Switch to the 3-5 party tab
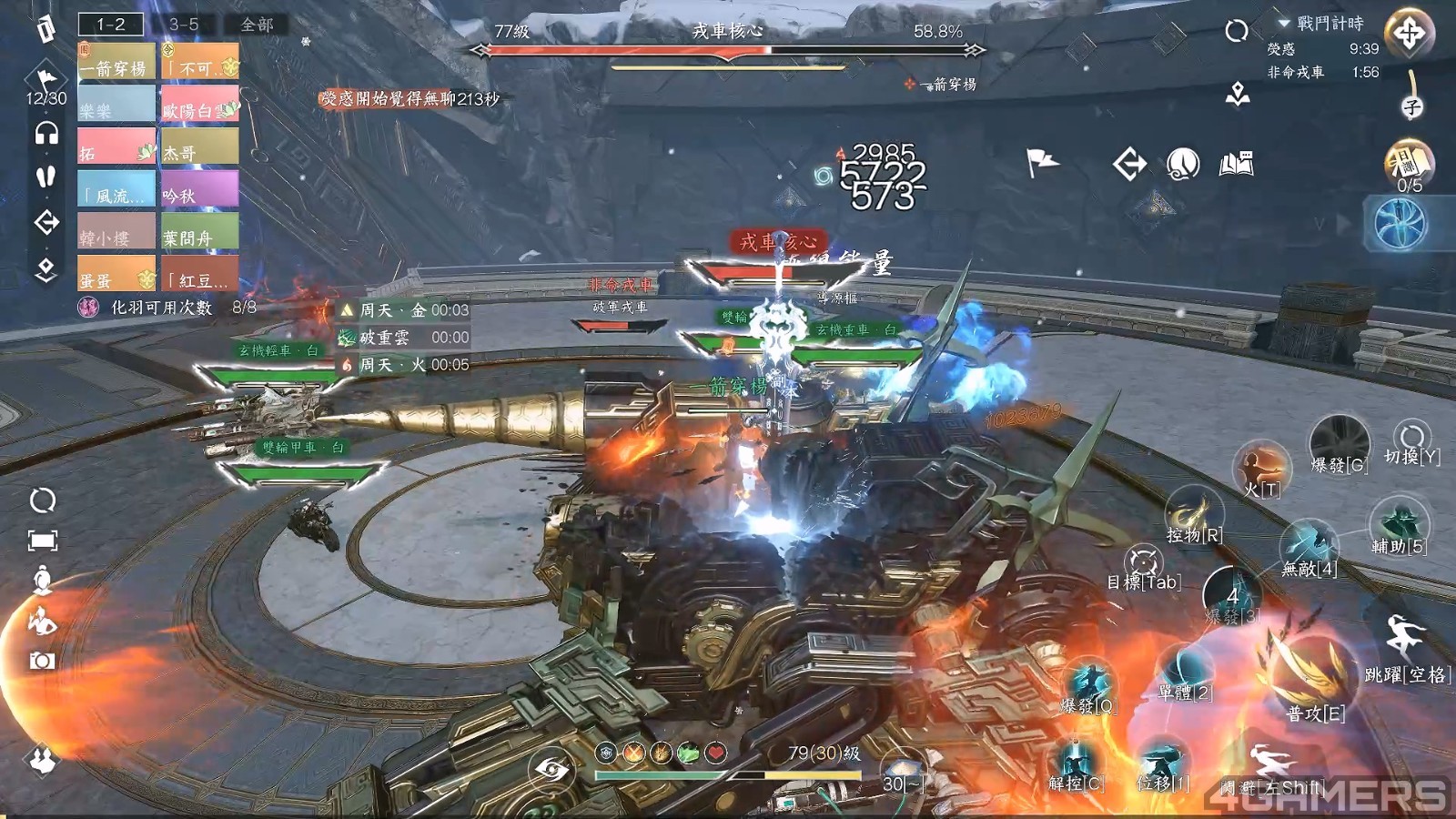This screenshot has height=819, width=1456. pos(184,25)
